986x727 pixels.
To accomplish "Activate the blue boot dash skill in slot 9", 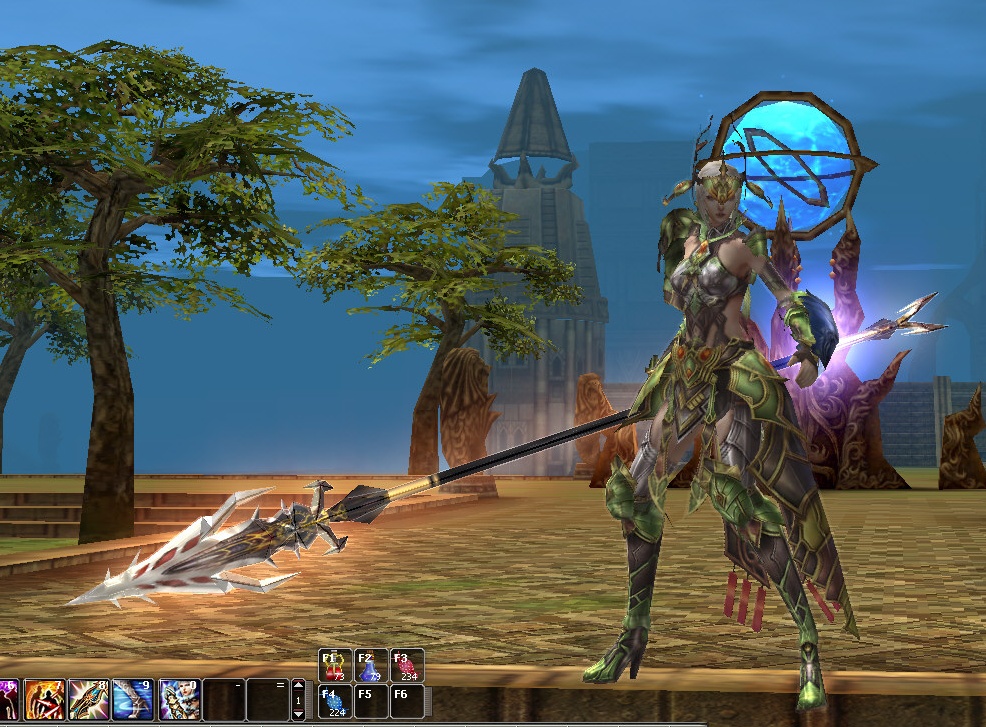I will click(133, 698).
